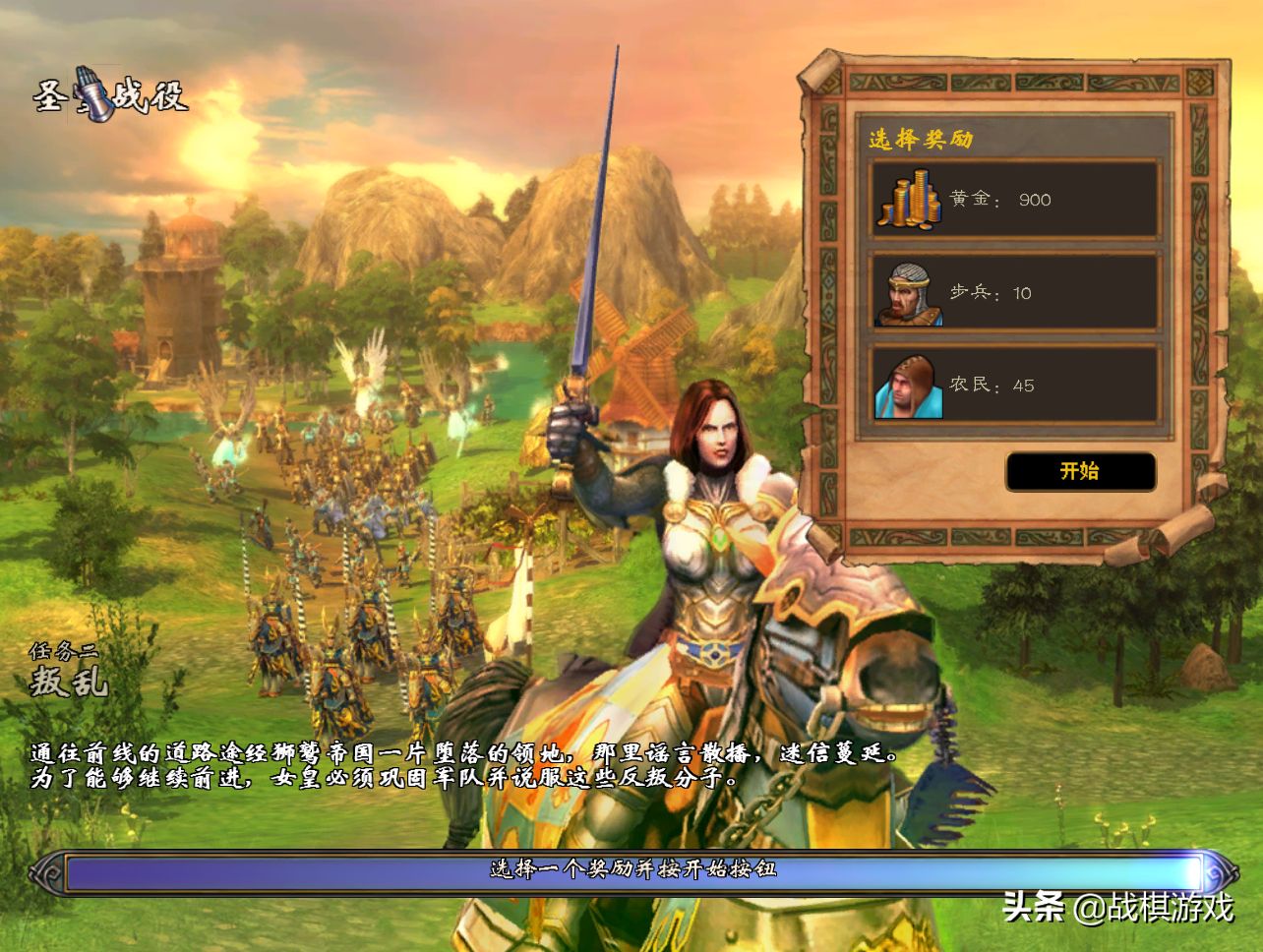Select the 10 footmen reward
This screenshot has height=952, width=1263.
1014,292
